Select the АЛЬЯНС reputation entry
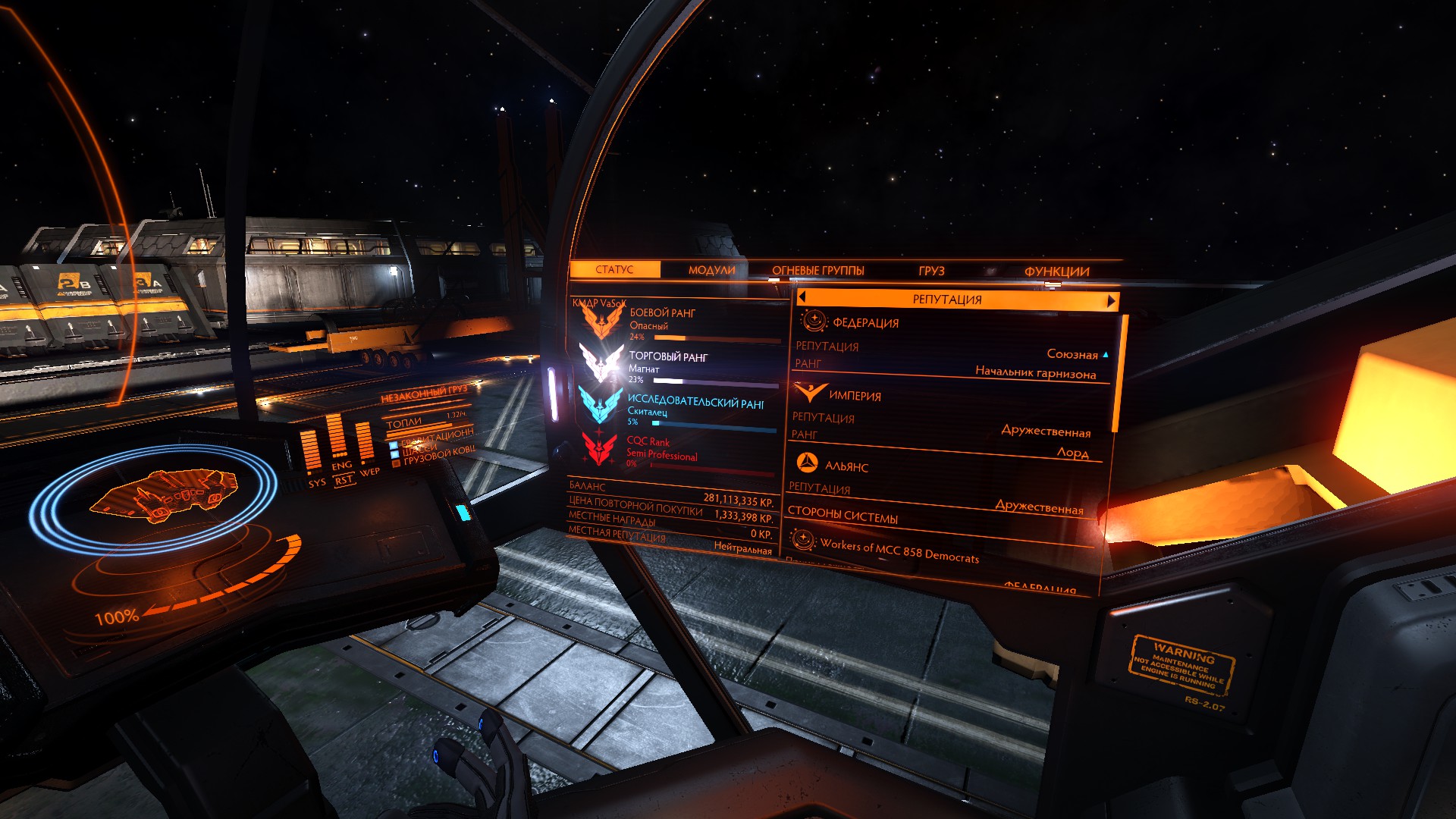1456x819 pixels. click(846, 466)
